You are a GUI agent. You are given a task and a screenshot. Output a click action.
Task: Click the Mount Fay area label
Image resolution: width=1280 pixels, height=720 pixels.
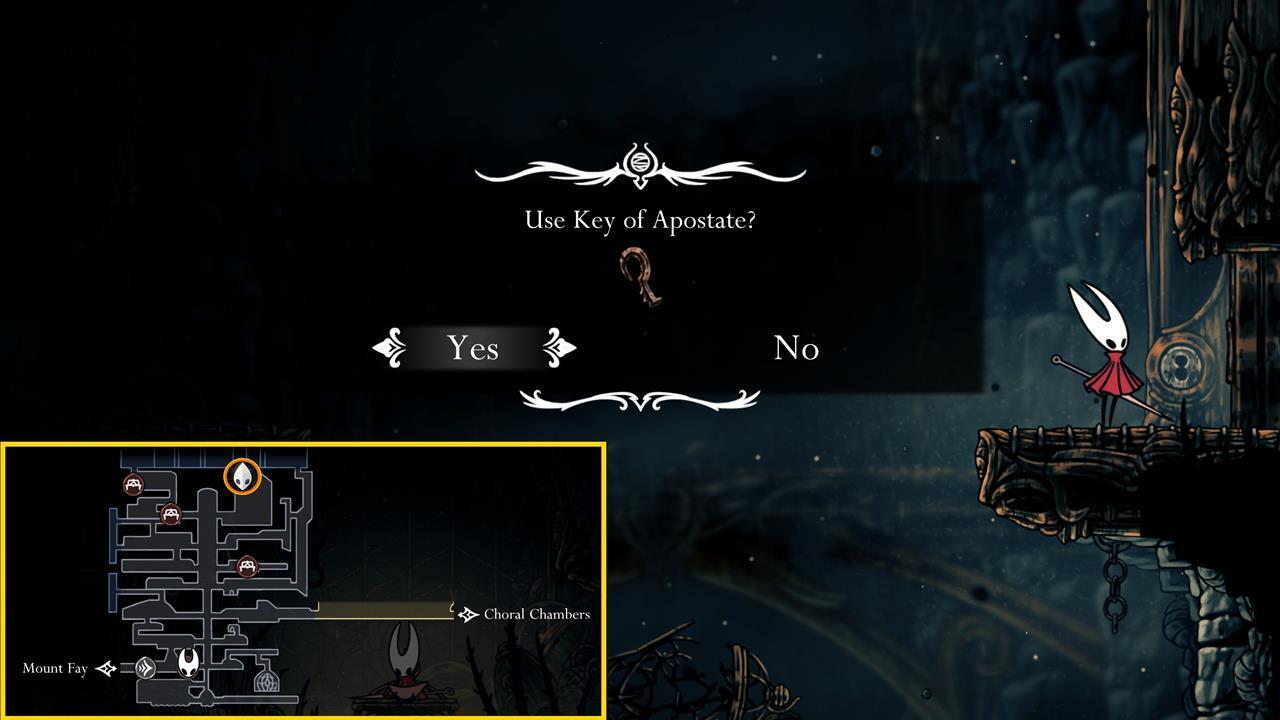pos(54,668)
